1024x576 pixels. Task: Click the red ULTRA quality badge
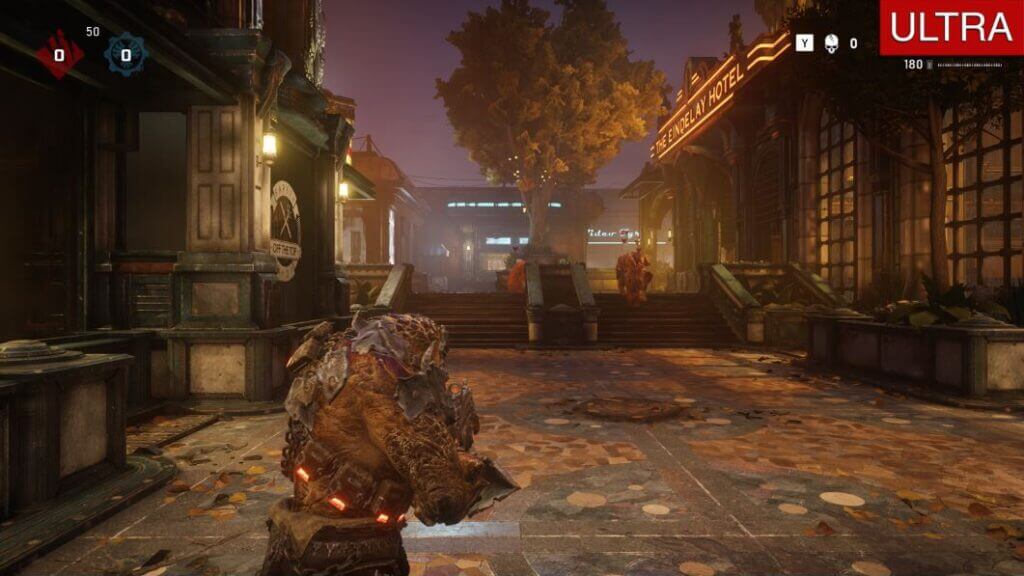pyautogui.click(x=950, y=27)
